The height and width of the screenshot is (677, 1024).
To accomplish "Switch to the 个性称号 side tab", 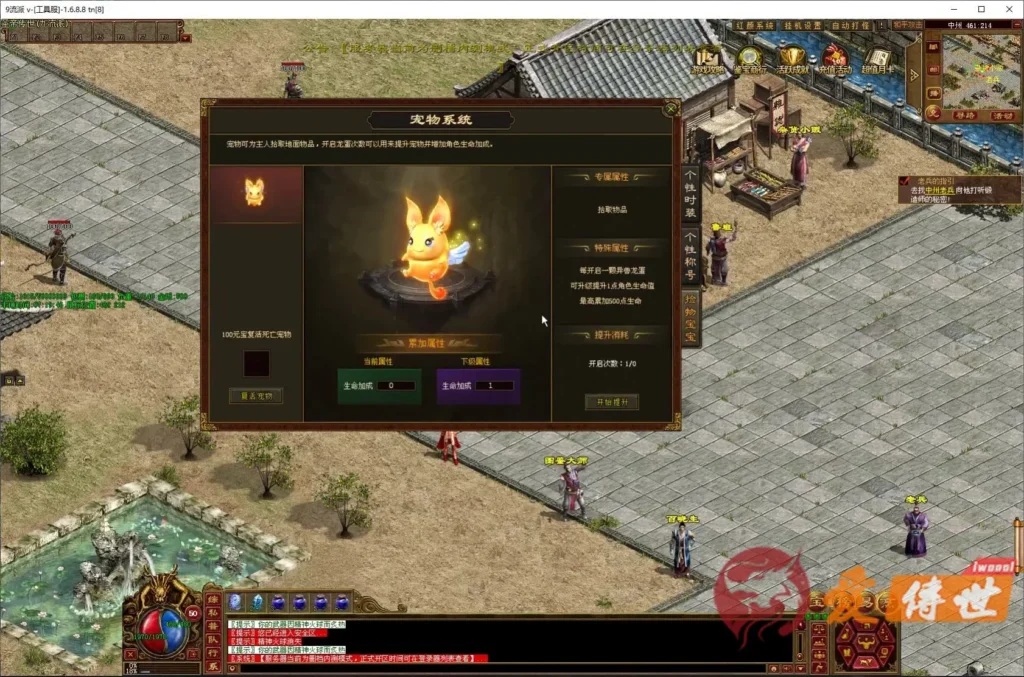I will click(x=690, y=256).
